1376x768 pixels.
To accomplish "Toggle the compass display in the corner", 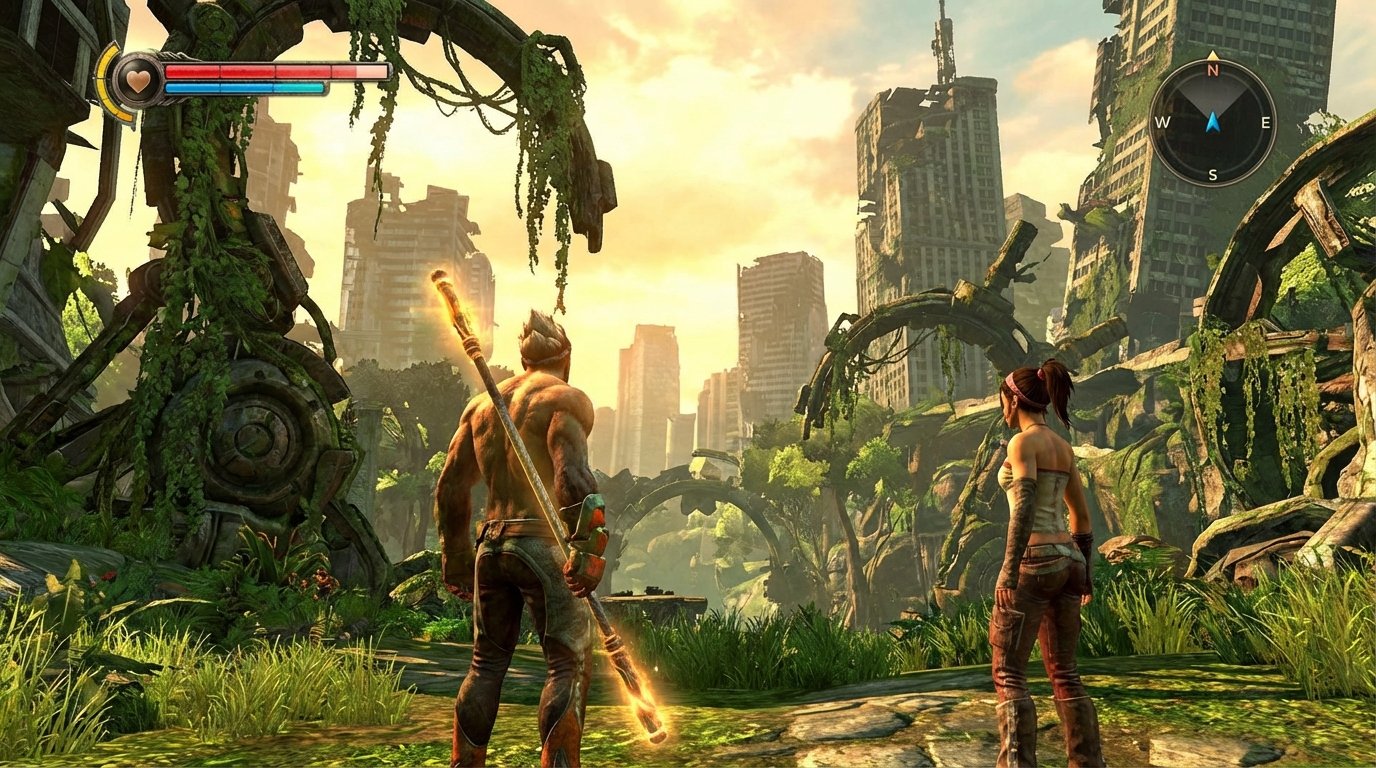I will 1211,123.
